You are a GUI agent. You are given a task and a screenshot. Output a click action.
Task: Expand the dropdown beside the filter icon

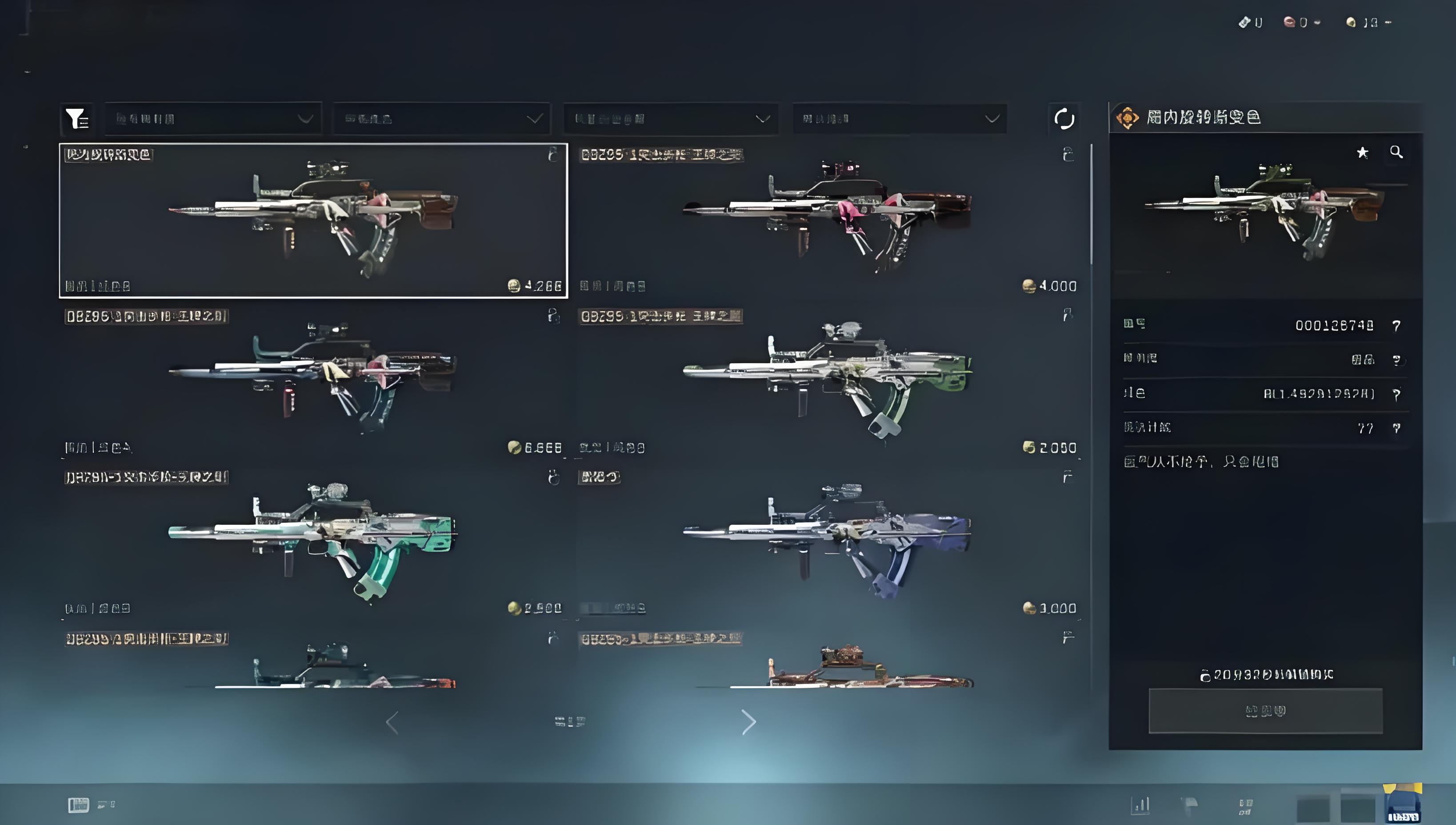click(x=213, y=118)
